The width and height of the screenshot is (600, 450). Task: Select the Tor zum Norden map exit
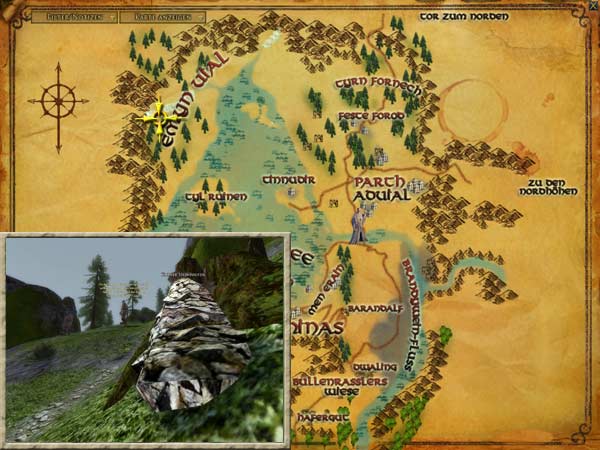[x=464, y=16]
